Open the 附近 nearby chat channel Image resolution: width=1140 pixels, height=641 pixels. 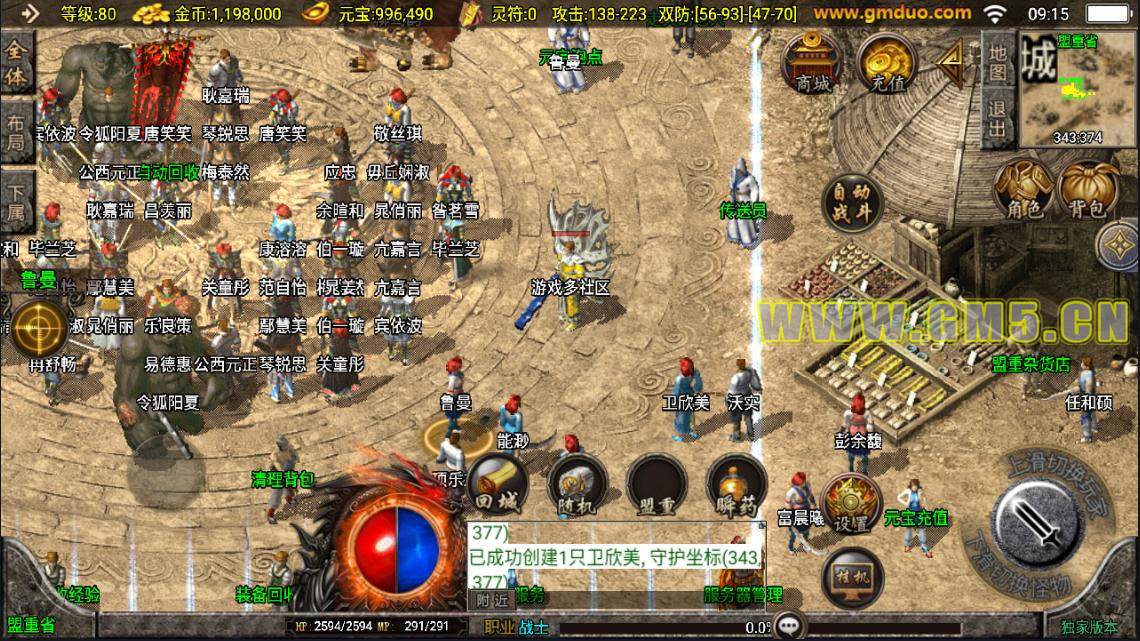pyautogui.click(x=491, y=598)
